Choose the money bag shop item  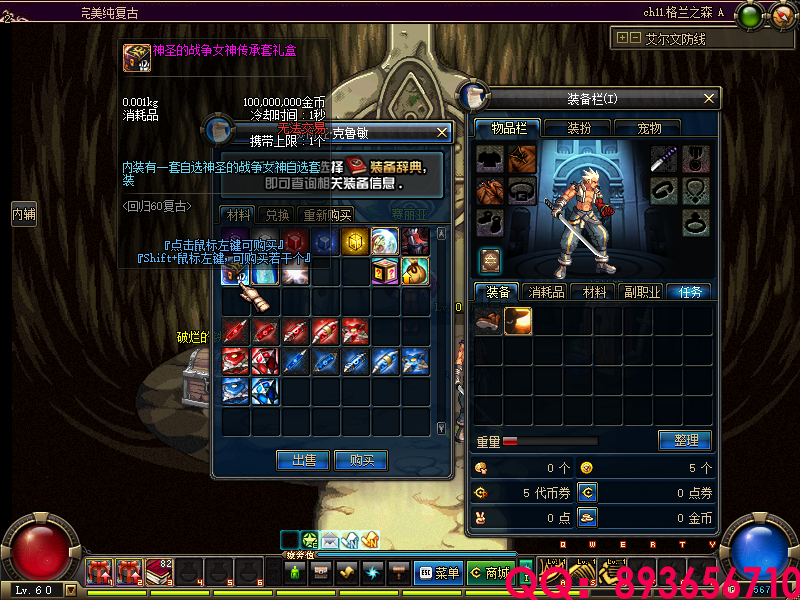(x=415, y=271)
